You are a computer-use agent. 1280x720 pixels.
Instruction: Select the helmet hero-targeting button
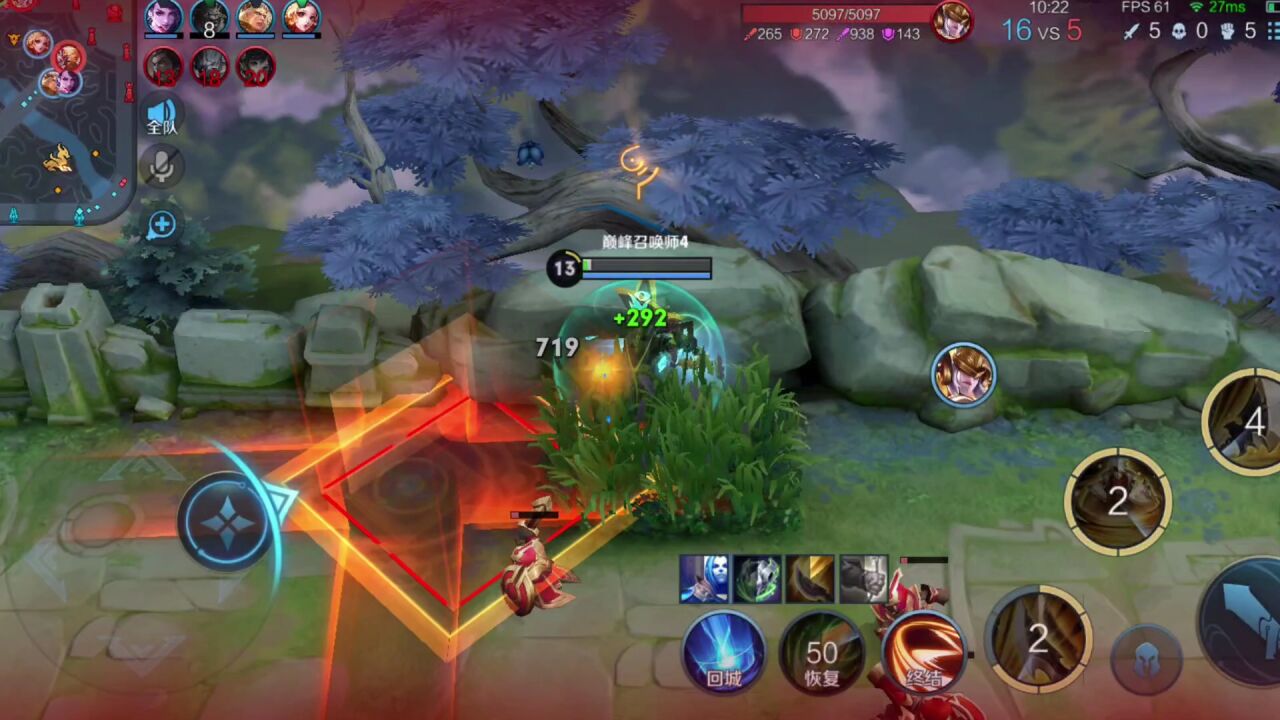[x=1146, y=660]
